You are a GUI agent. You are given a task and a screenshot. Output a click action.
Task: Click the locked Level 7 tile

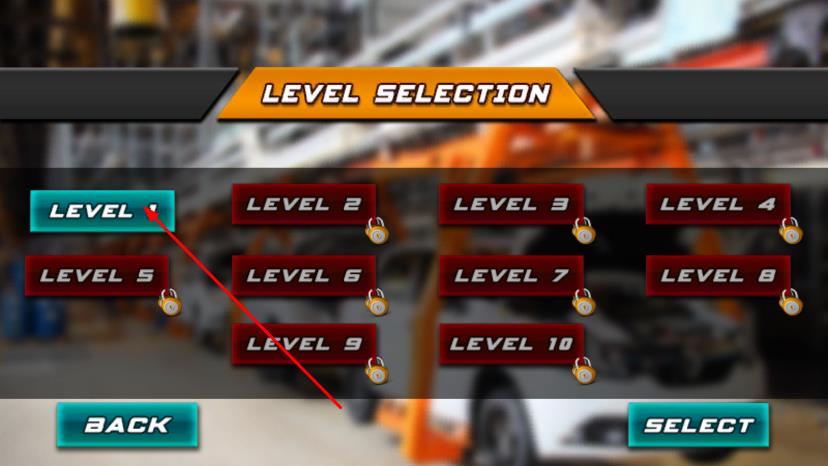511,276
